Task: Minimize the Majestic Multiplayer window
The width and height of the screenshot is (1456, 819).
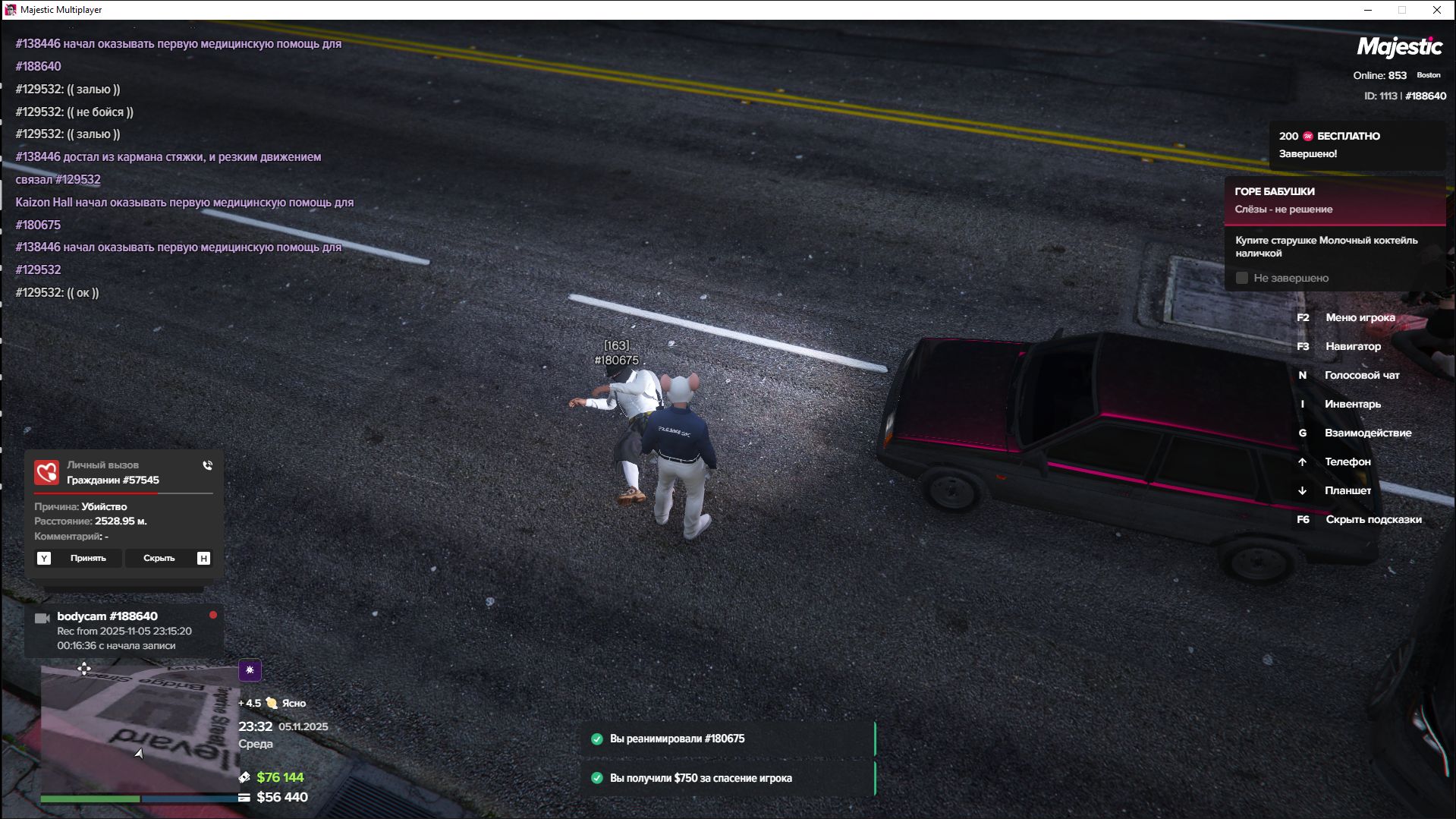Action: (1368, 10)
